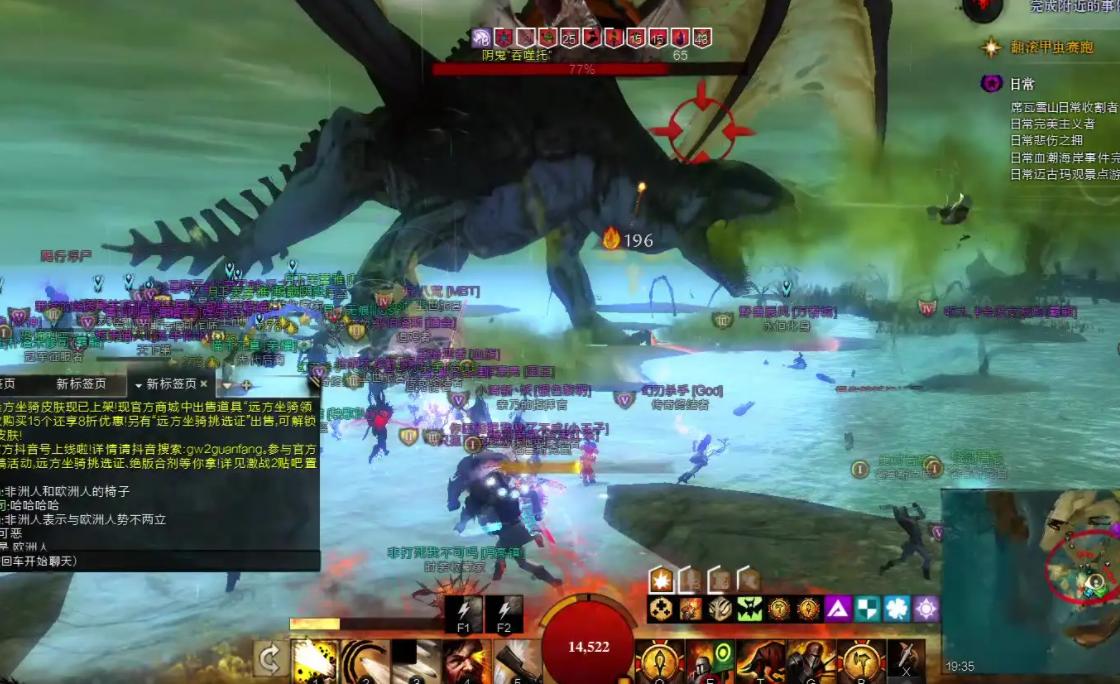Click the chat input box to start chatting
The height and width of the screenshot is (684, 1120).
click(160, 561)
